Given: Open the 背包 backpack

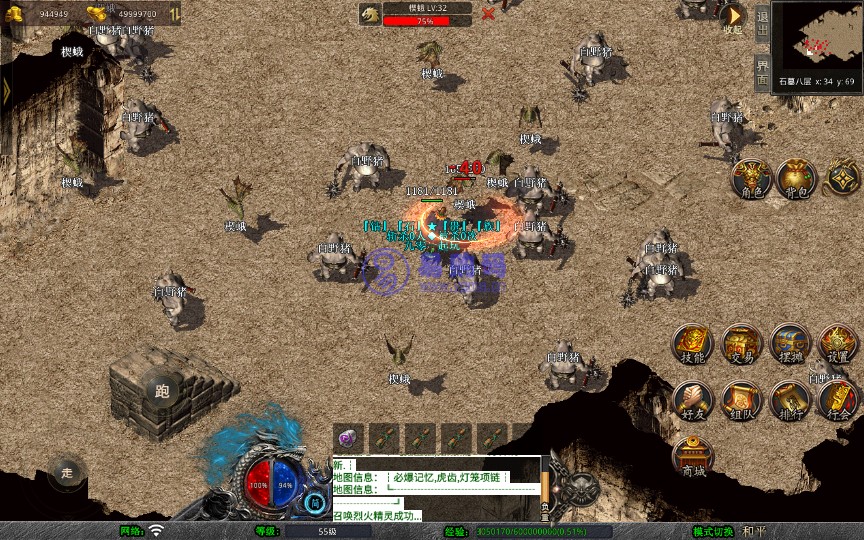Looking at the screenshot, I should (796, 178).
